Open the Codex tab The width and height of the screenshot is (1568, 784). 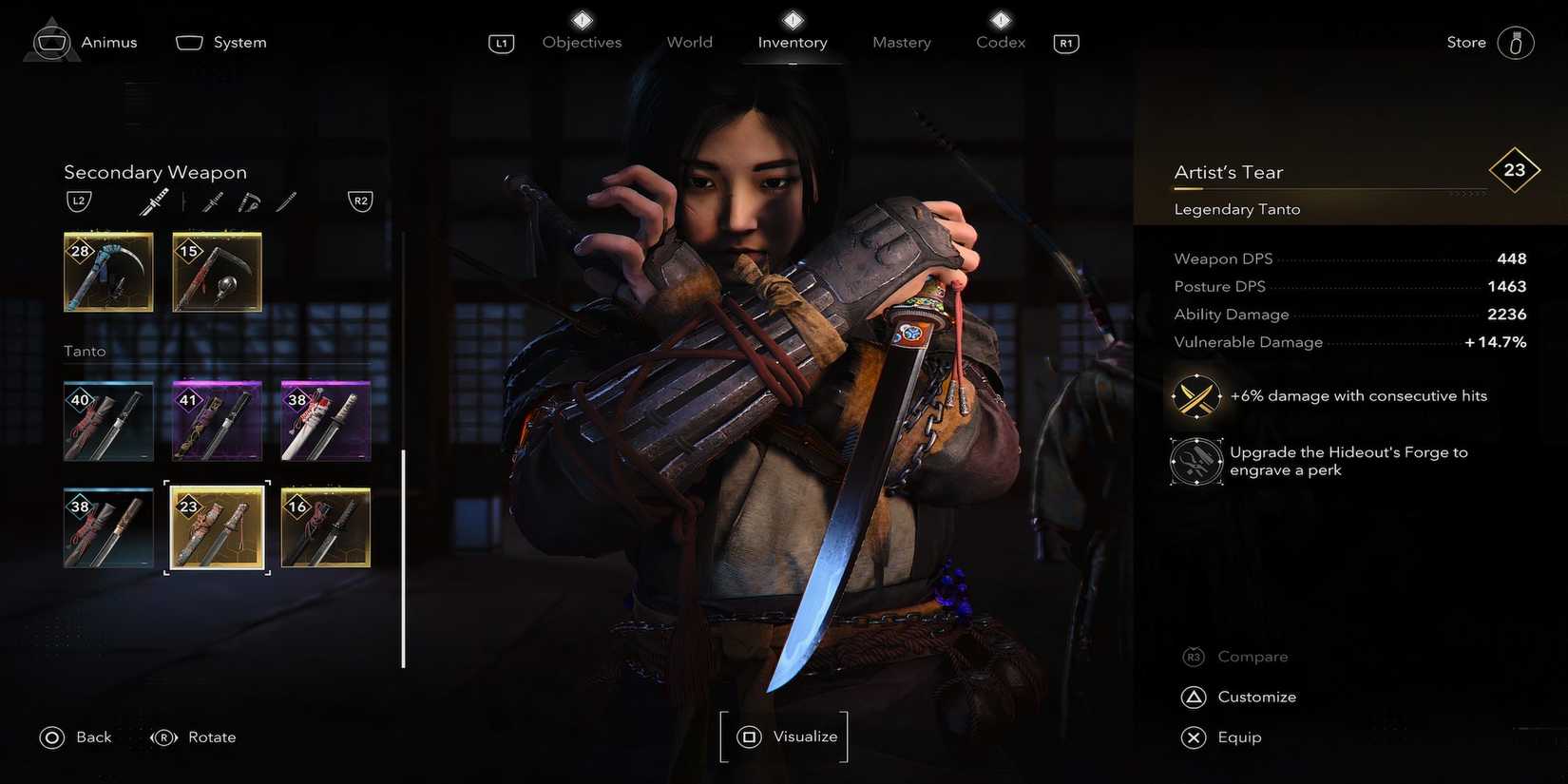(1000, 42)
